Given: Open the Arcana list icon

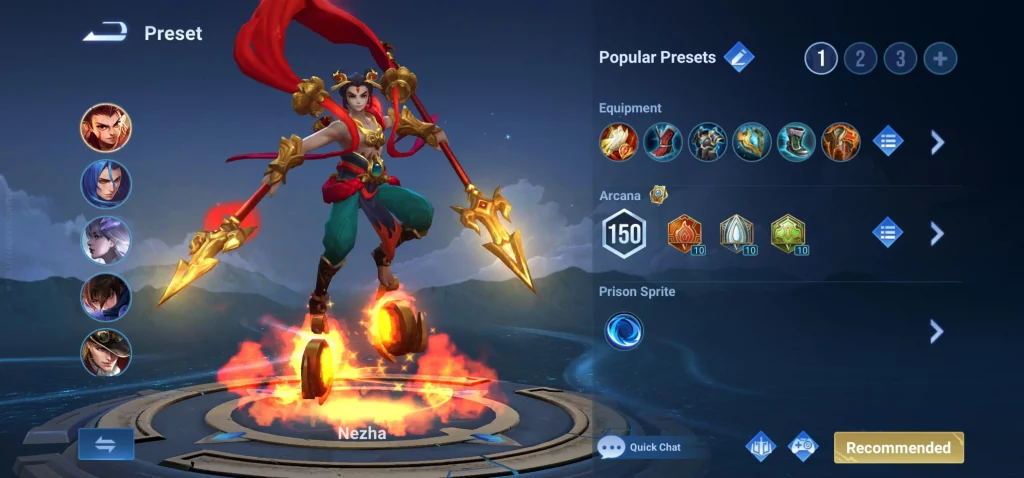Looking at the screenshot, I should click(888, 234).
